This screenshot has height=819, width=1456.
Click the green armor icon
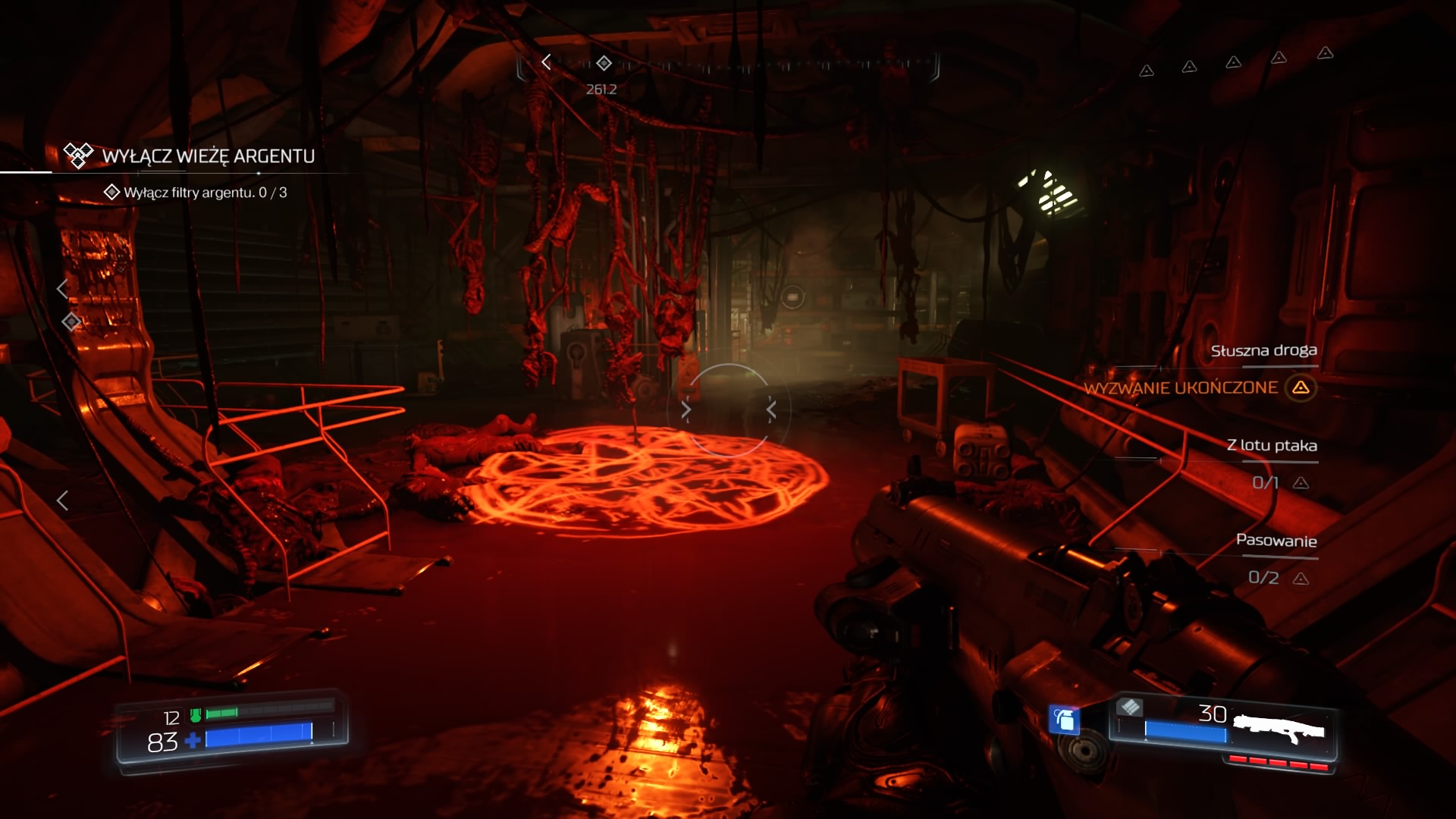point(196,715)
